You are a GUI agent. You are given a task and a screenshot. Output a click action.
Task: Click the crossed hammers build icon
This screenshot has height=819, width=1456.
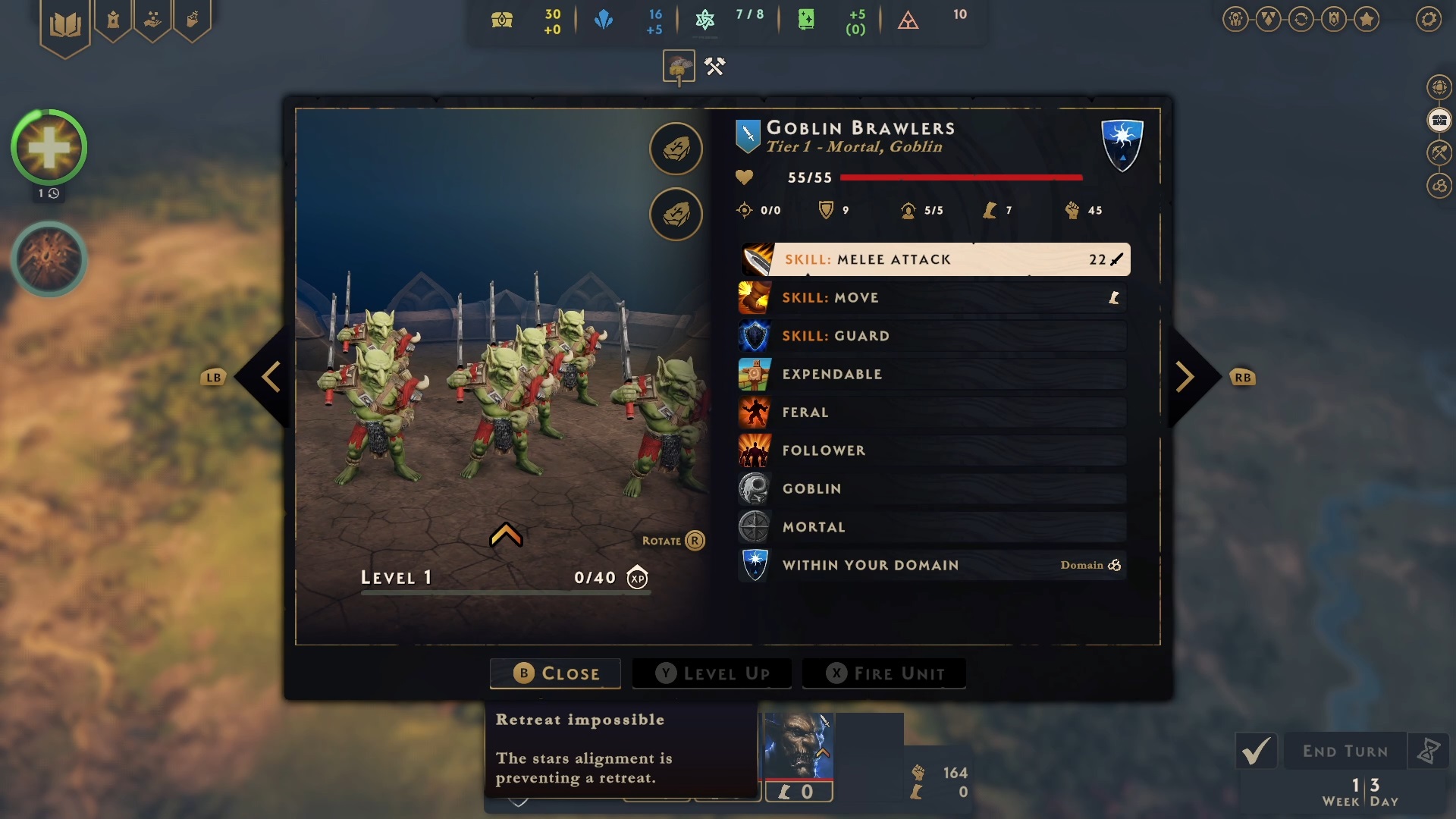[714, 67]
